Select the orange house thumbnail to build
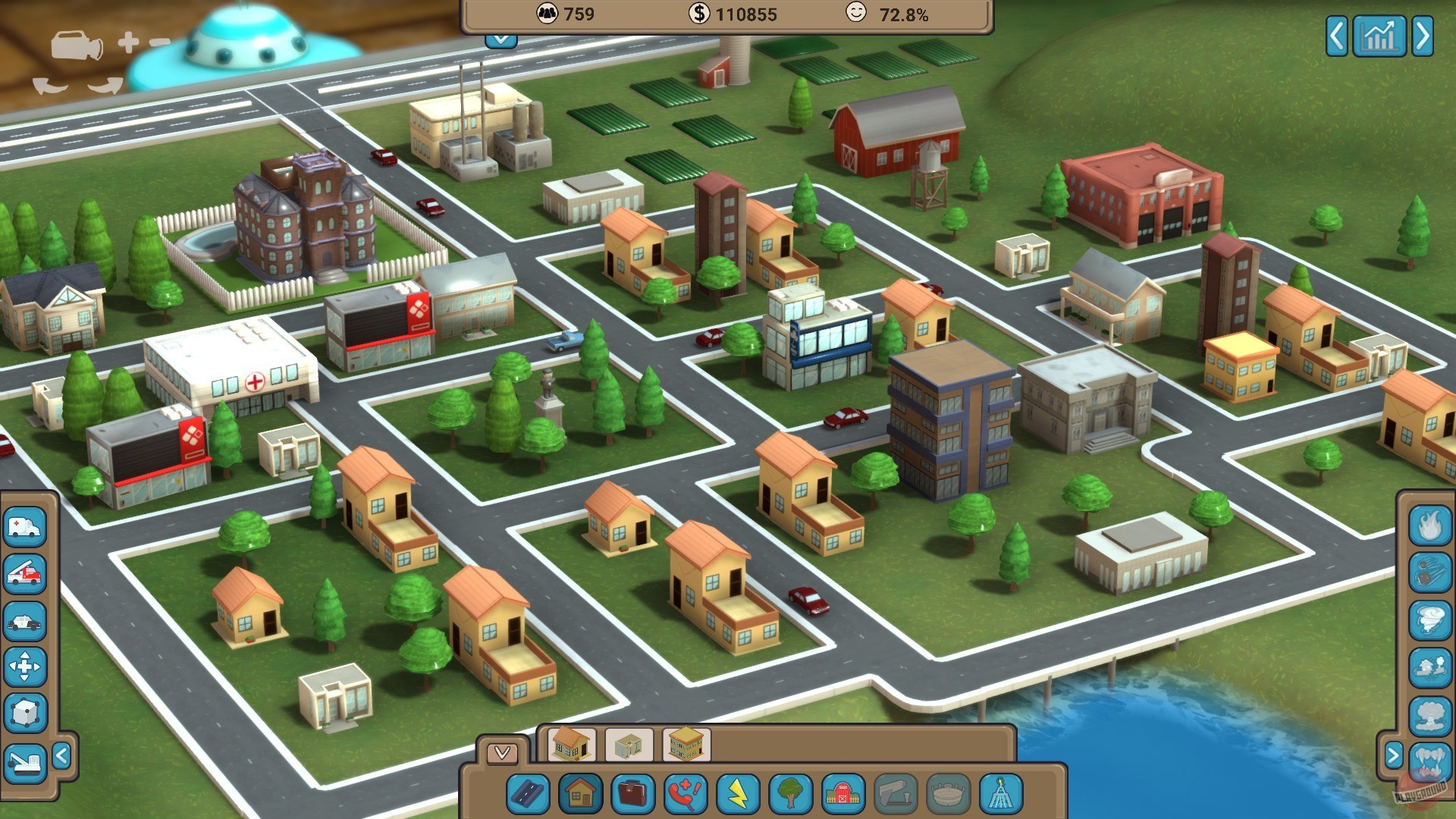The width and height of the screenshot is (1456, 819). click(573, 745)
